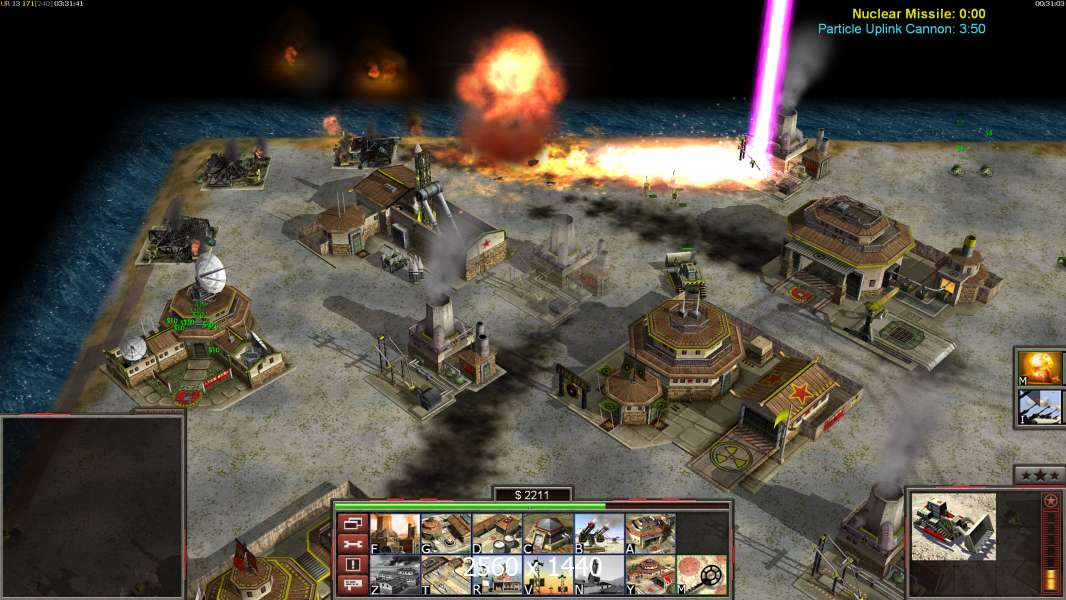Screen dimensions: 1066x600
Task: Build a Bunker using icon C
Action: 548,533
